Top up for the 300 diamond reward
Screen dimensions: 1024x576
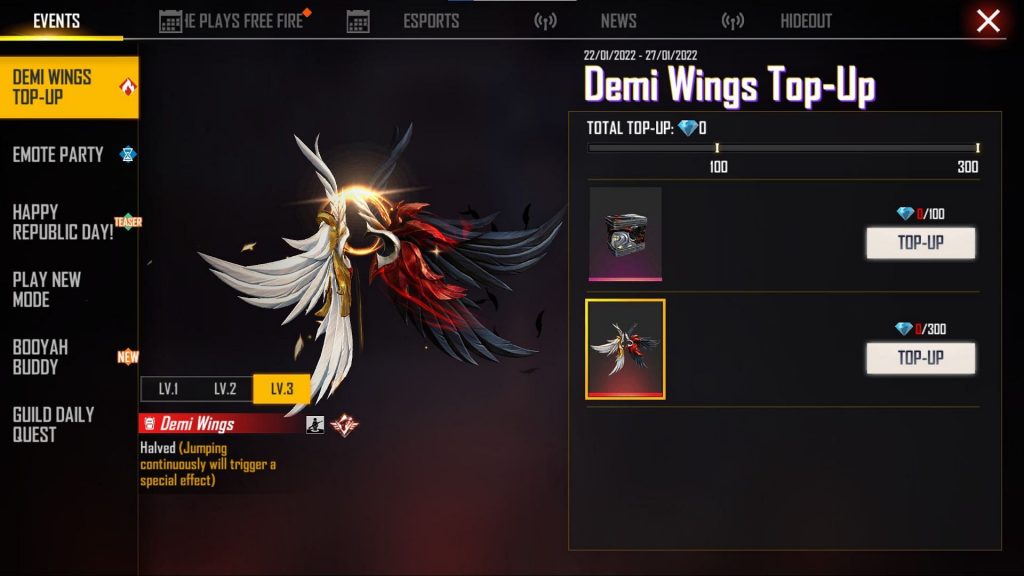(920, 358)
